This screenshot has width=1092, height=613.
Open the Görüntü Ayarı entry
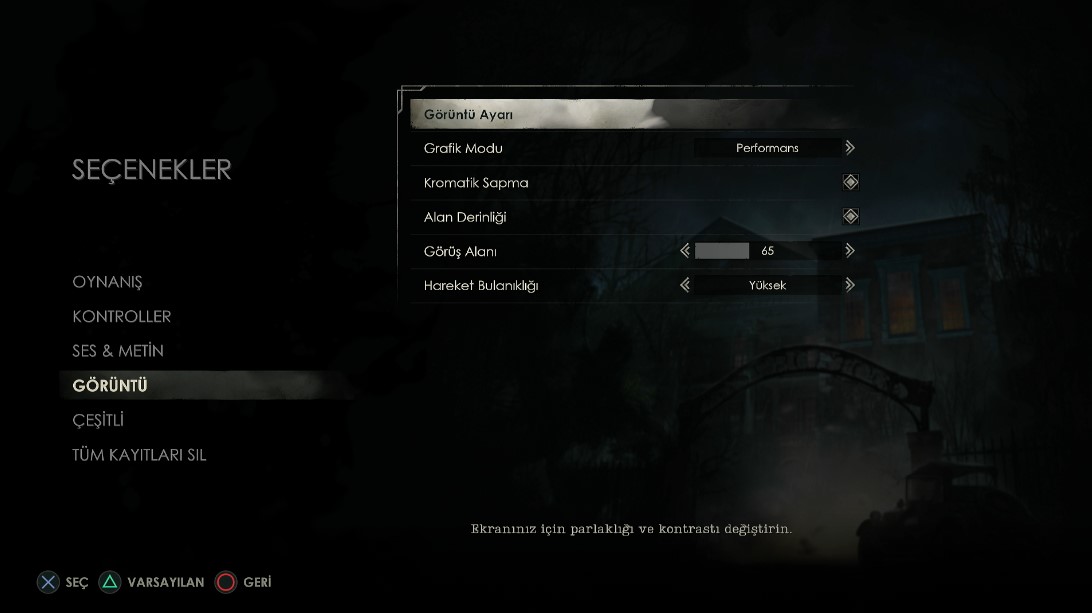click(x=468, y=115)
